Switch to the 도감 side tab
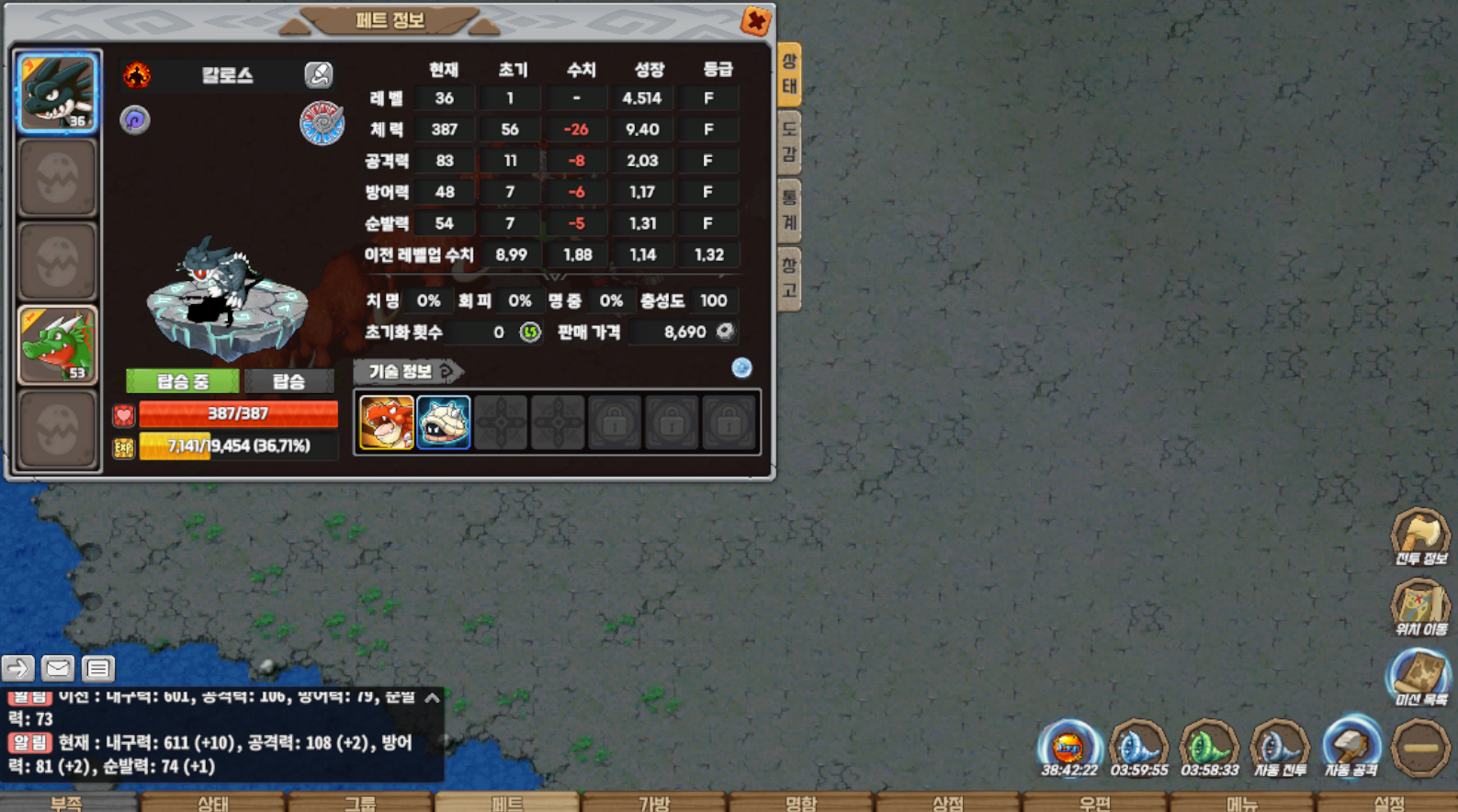The height and width of the screenshot is (812, 1458). (x=789, y=142)
